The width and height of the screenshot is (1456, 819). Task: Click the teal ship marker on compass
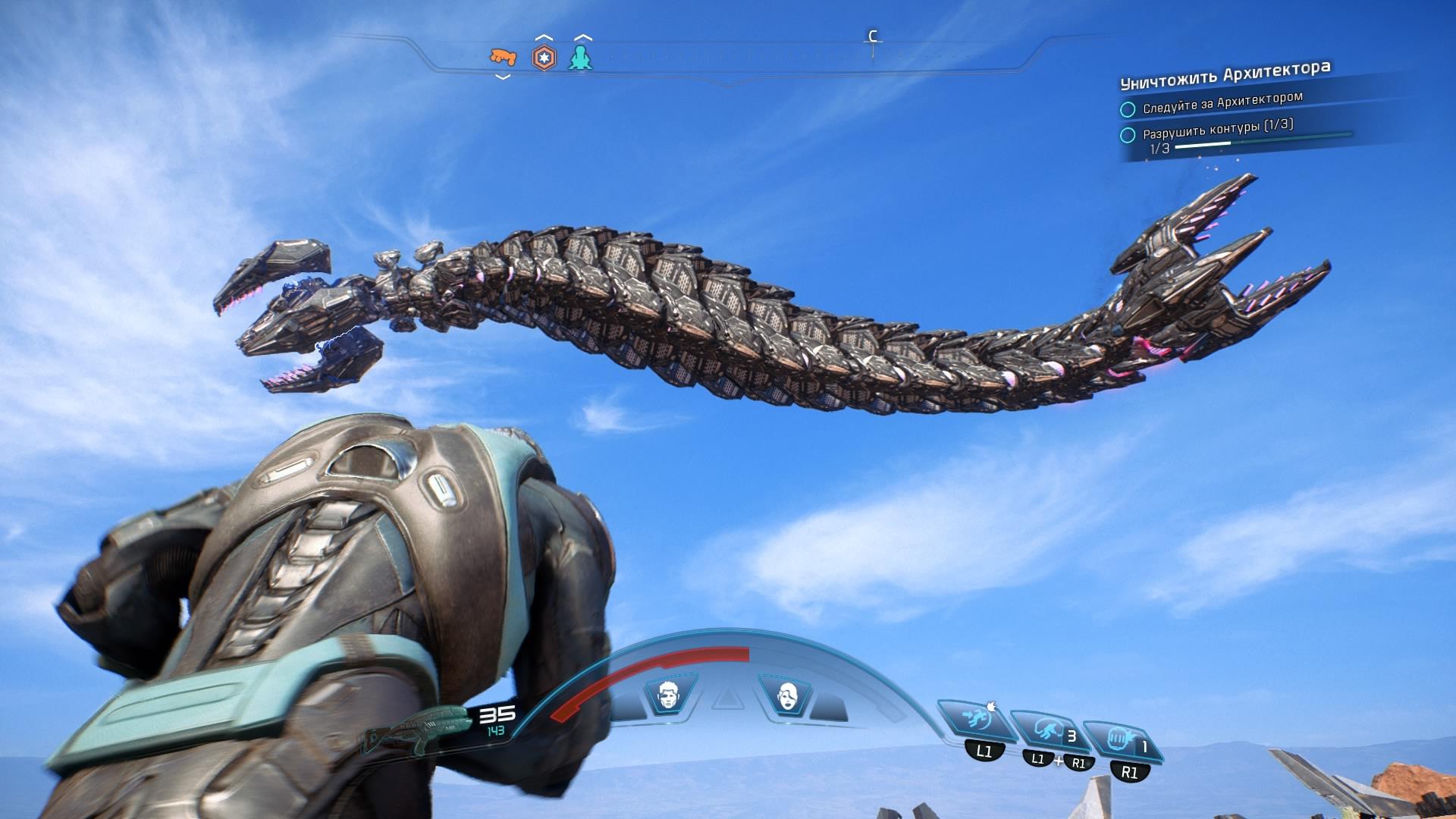[581, 58]
